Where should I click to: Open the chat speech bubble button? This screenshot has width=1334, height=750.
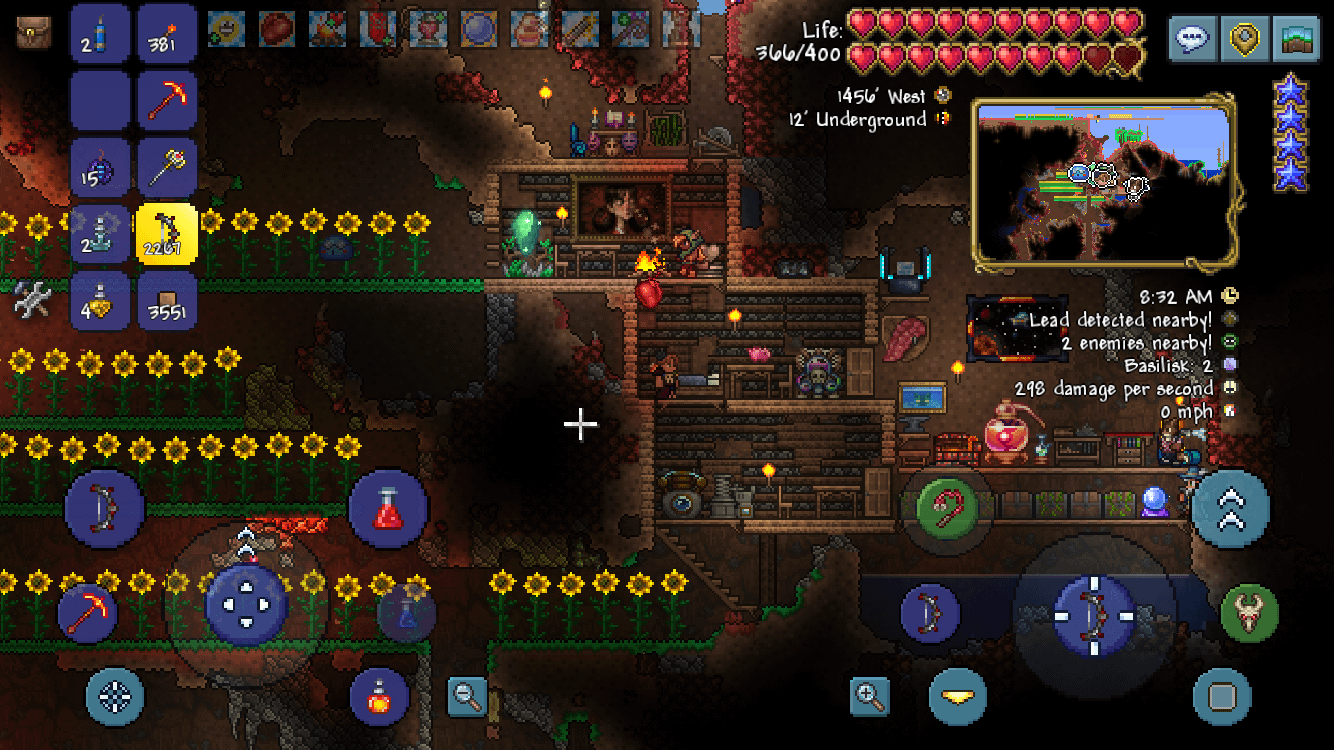coord(1193,40)
